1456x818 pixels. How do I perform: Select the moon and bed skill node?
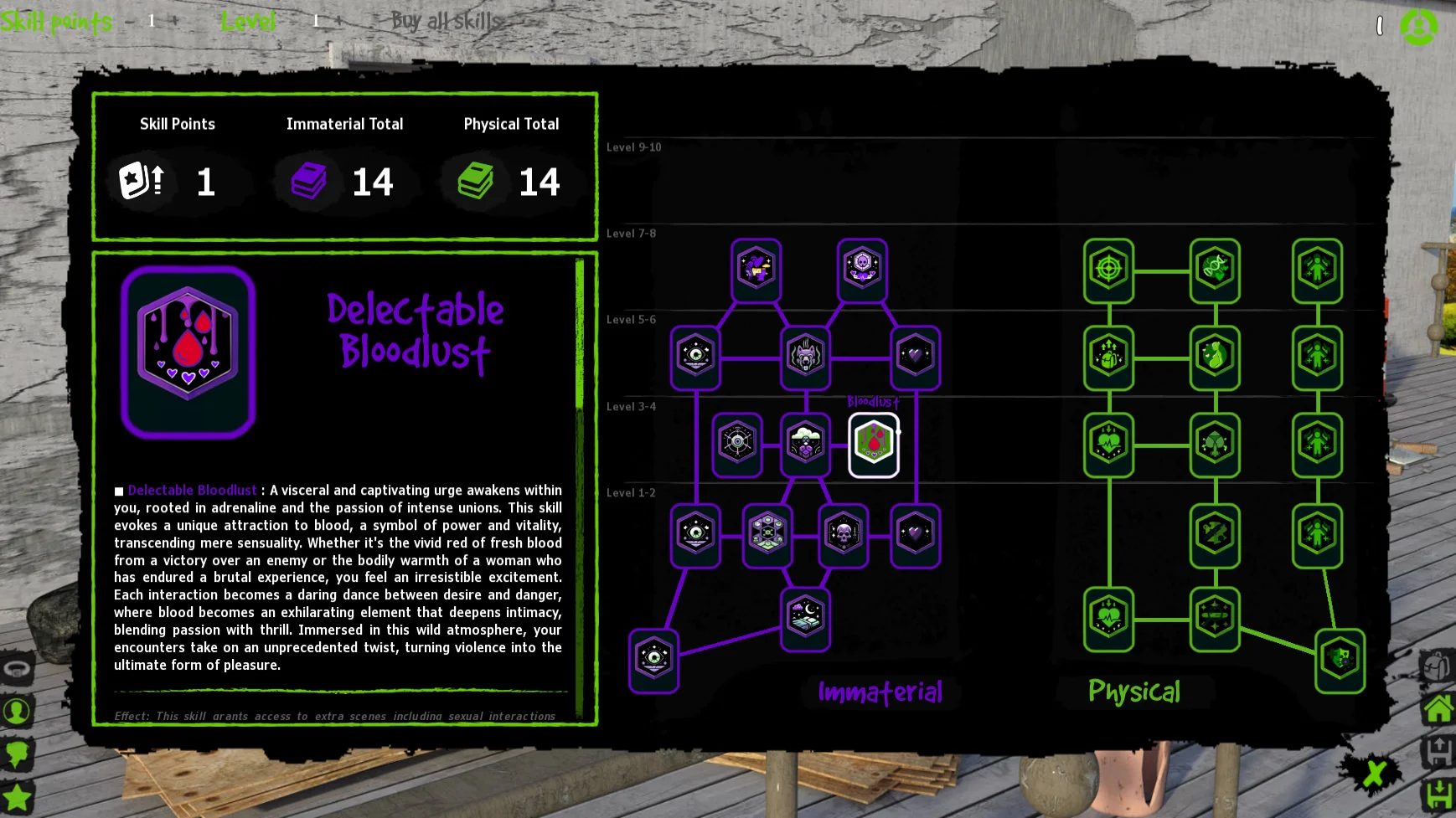pyautogui.click(x=805, y=619)
